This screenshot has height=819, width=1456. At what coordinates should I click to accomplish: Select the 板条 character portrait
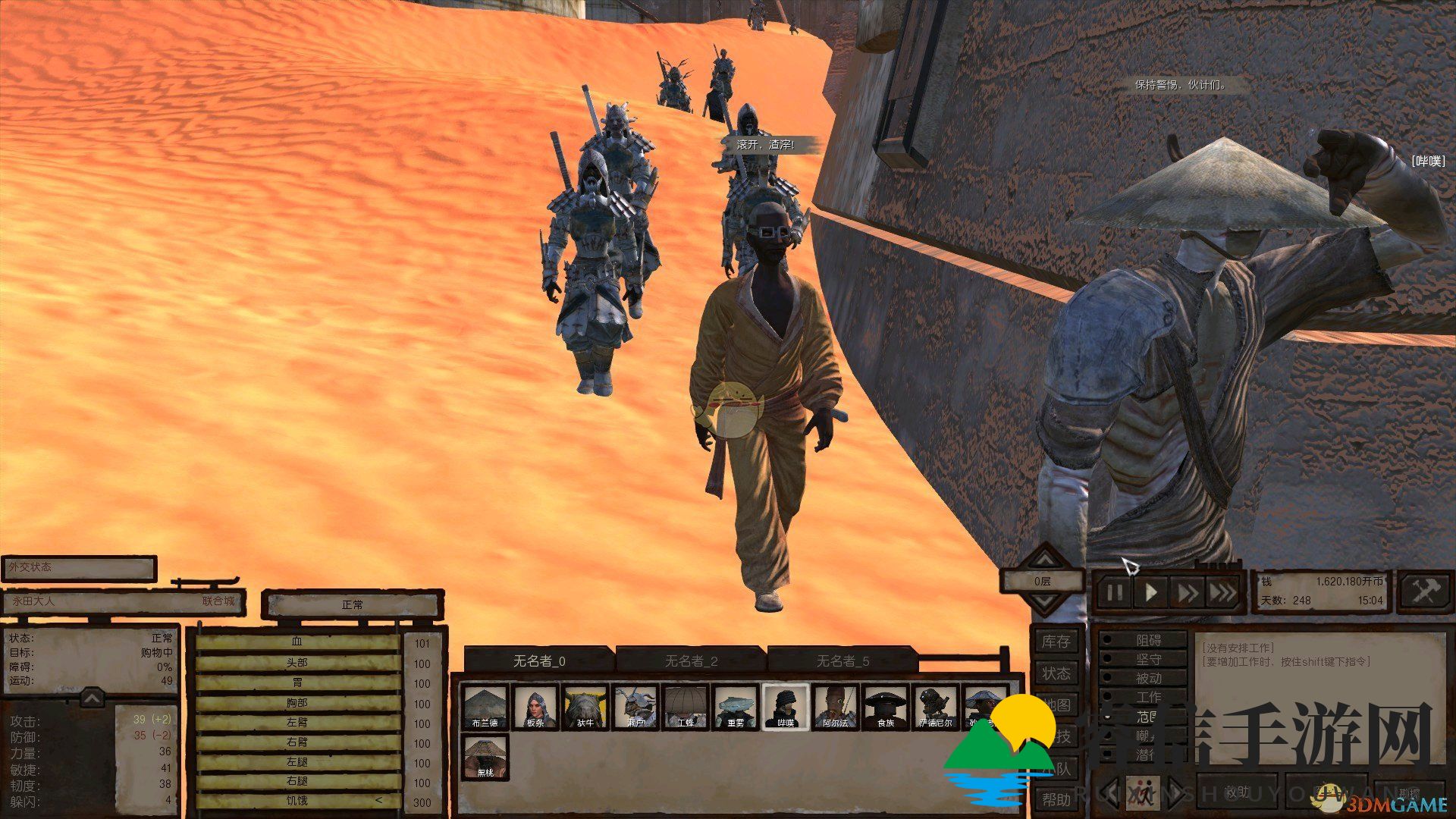535,707
